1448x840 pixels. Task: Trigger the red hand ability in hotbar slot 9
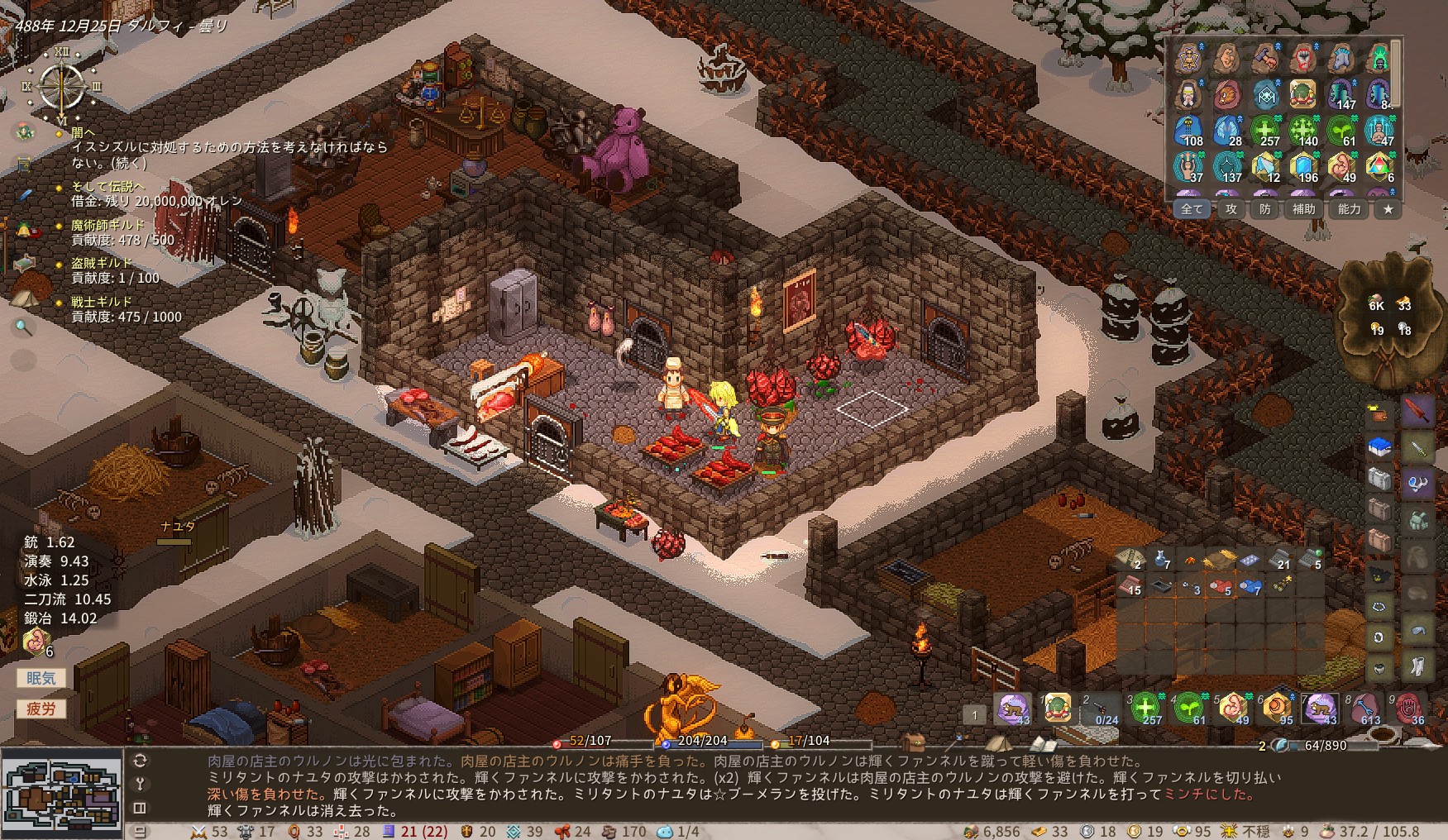point(1409,709)
